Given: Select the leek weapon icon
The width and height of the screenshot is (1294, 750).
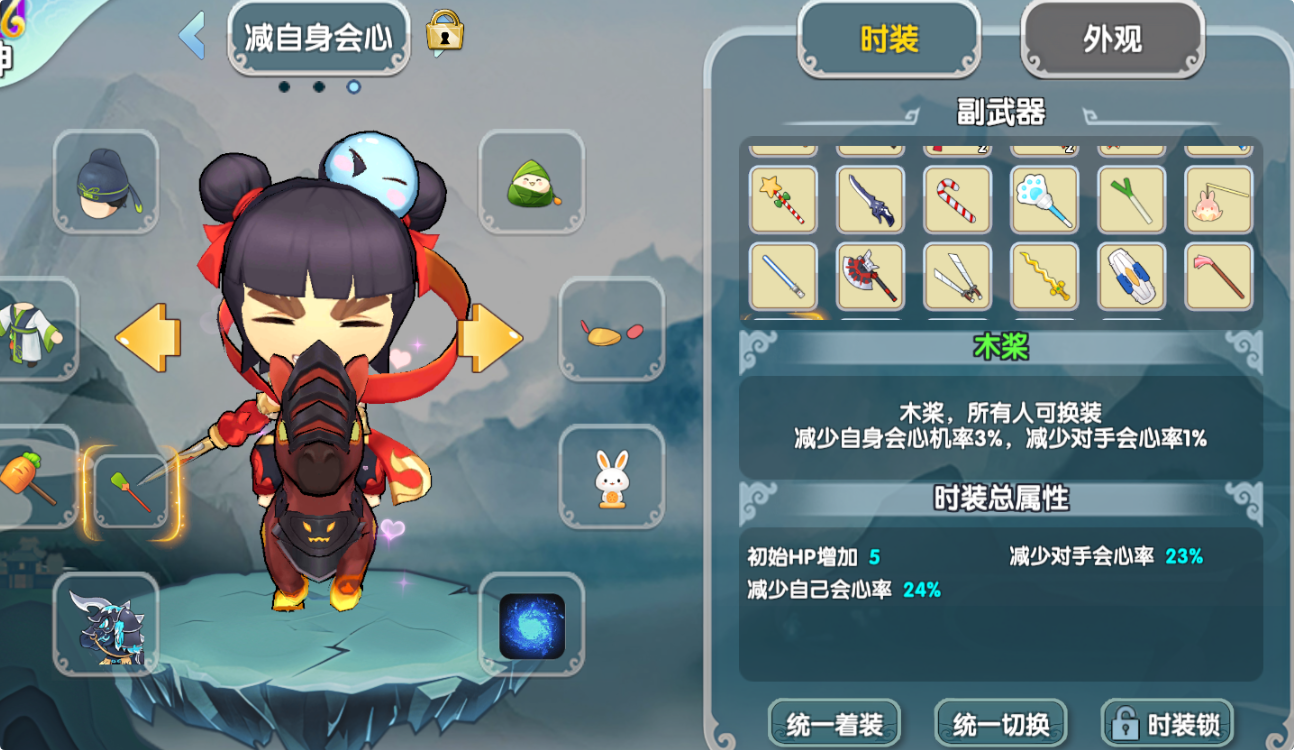Looking at the screenshot, I should [x=1131, y=200].
